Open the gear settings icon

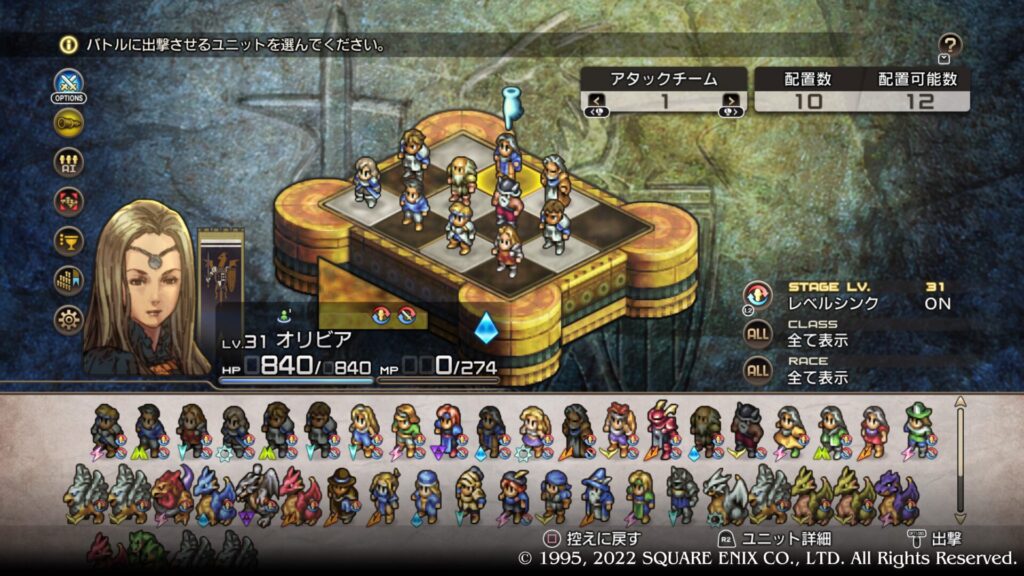coord(69,319)
